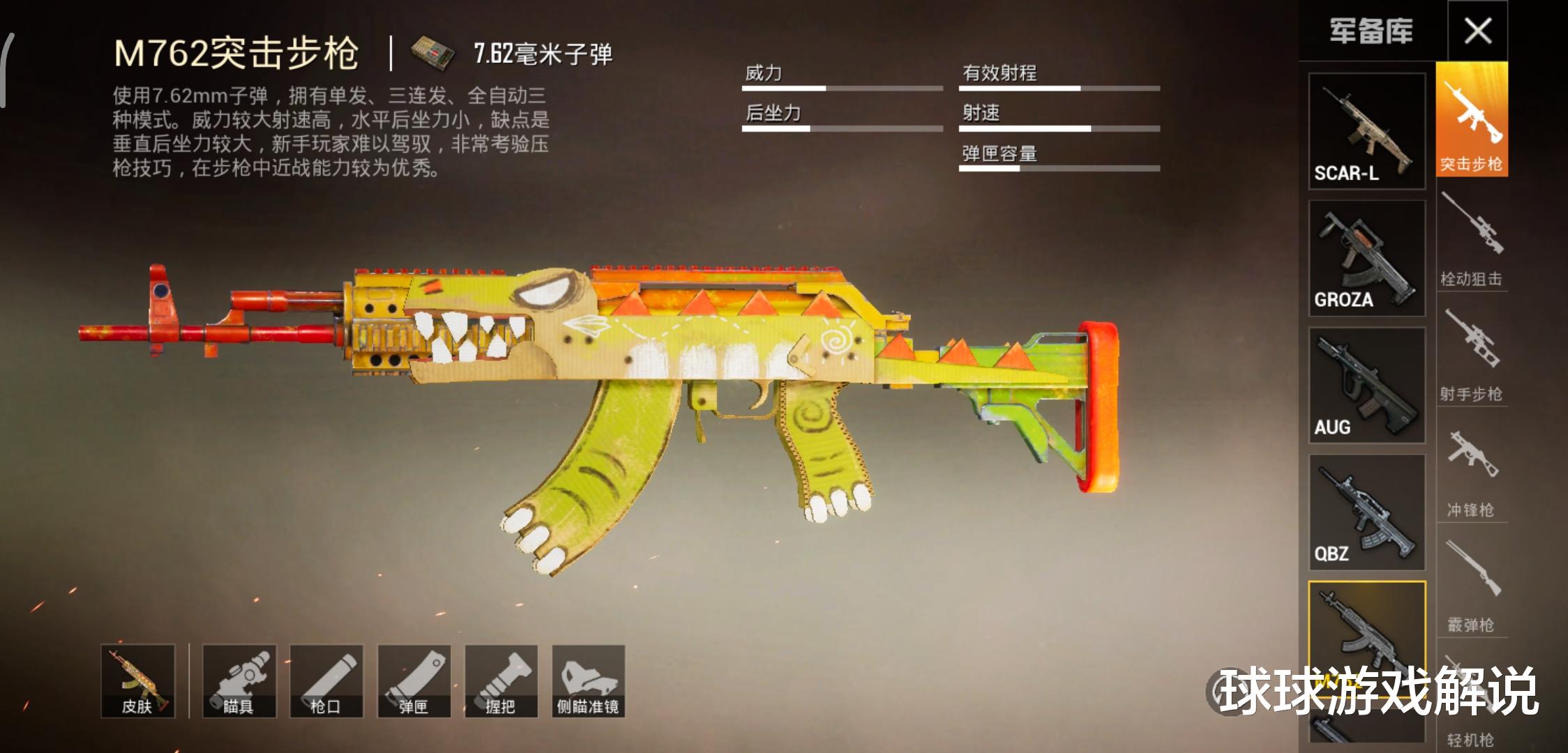The width and height of the screenshot is (1568, 753).
Task: Select the SCAR-L weapon tile
Action: click(x=1366, y=131)
